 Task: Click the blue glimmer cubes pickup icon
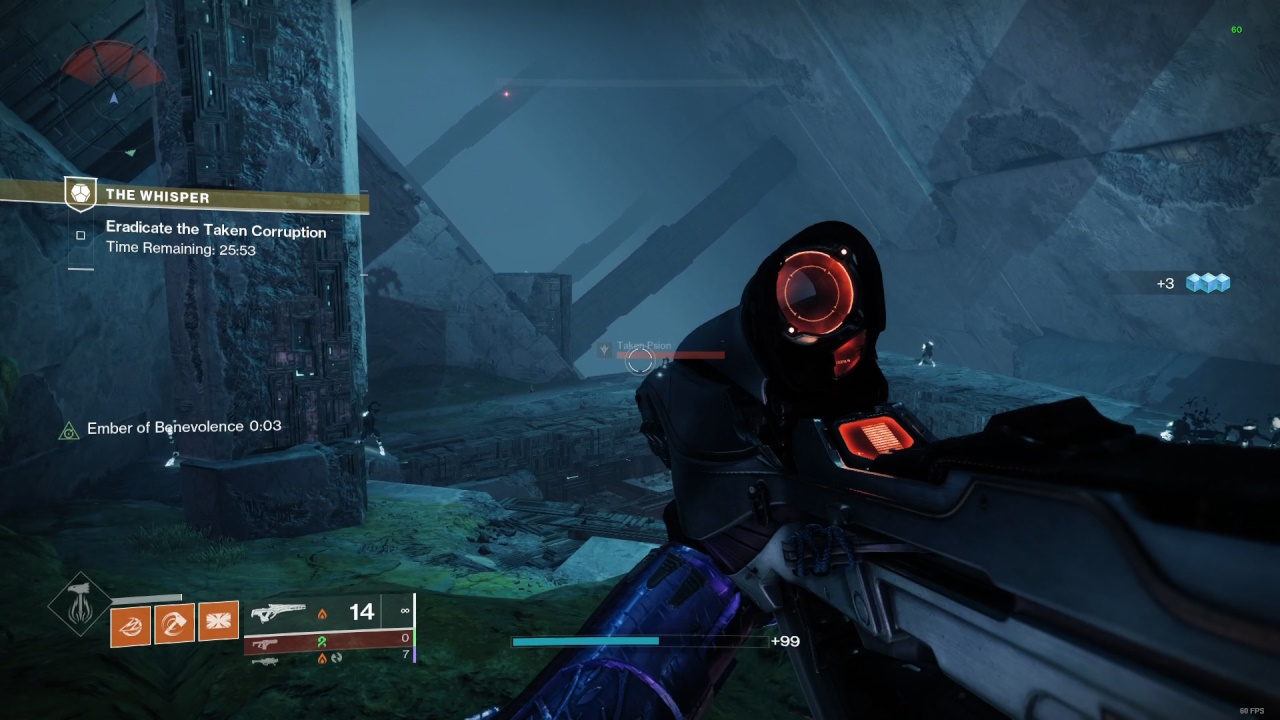[1207, 284]
